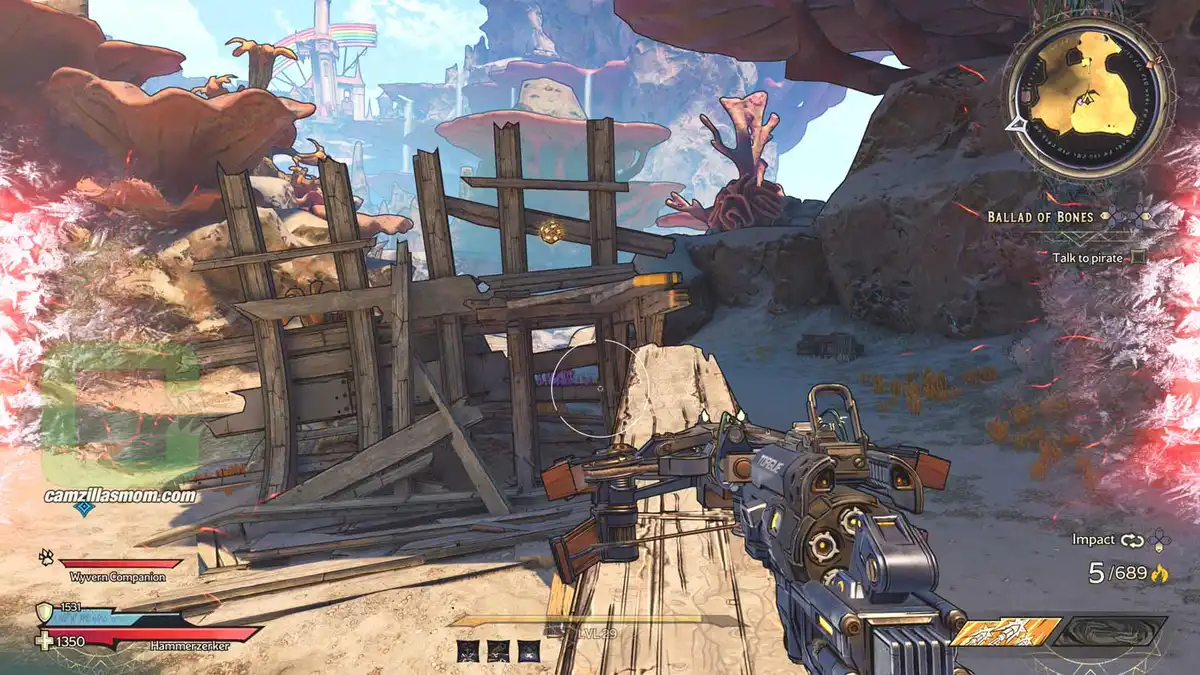Select the greyed-out swirl action skill
This screenshot has height=675, width=1200.
tap(1111, 631)
